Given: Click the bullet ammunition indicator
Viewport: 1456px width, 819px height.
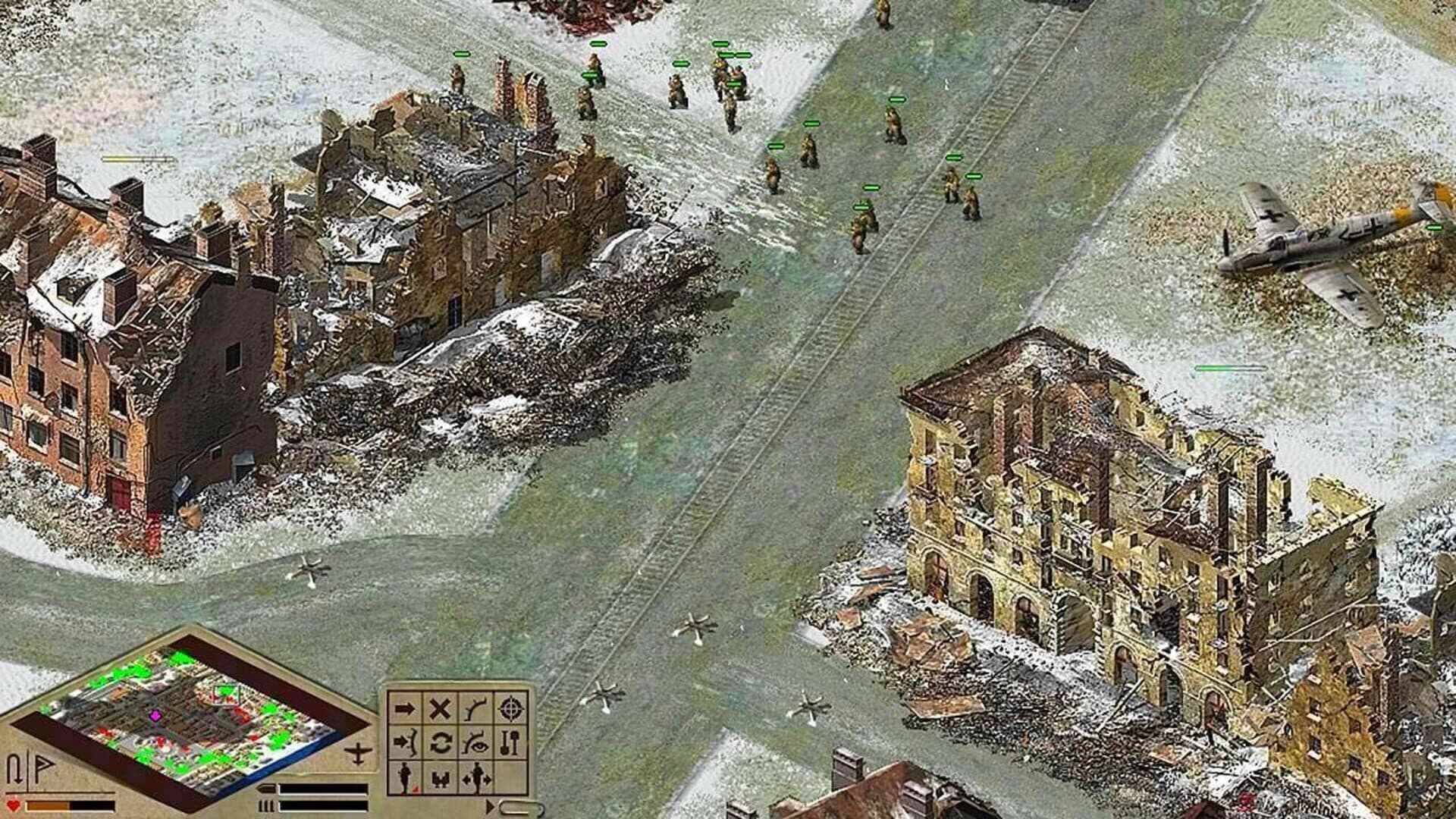Looking at the screenshot, I should click(x=265, y=789).
